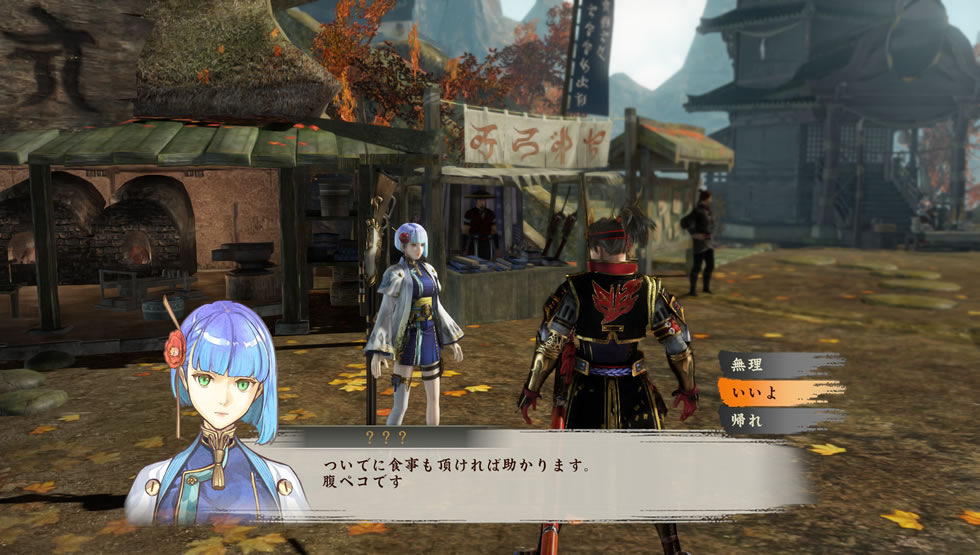Pick the 帰れ dialogue option
The width and height of the screenshot is (980, 555).
point(776,420)
